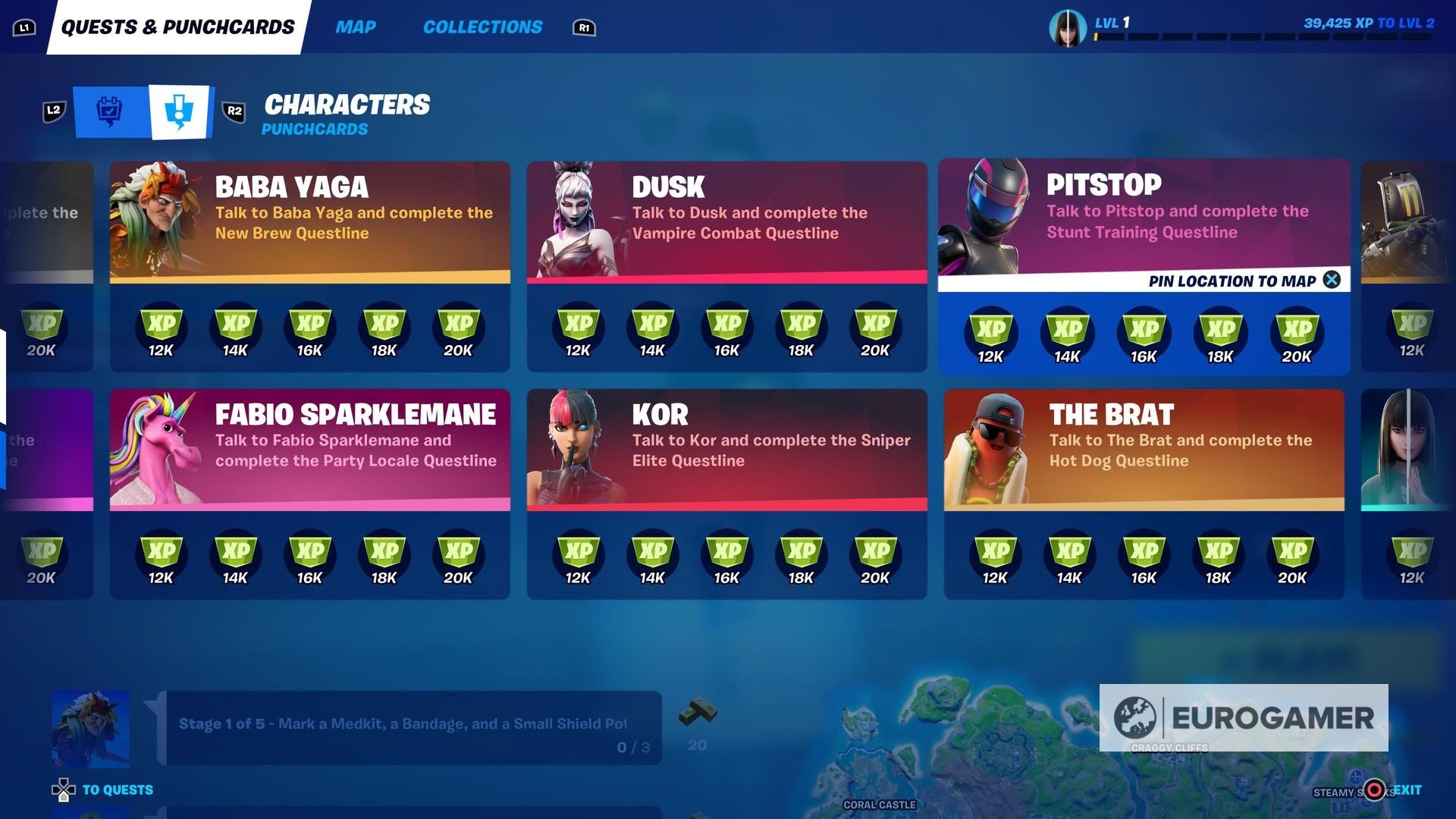Switch to the Map tab
The width and height of the screenshot is (1456, 819).
[x=356, y=27]
